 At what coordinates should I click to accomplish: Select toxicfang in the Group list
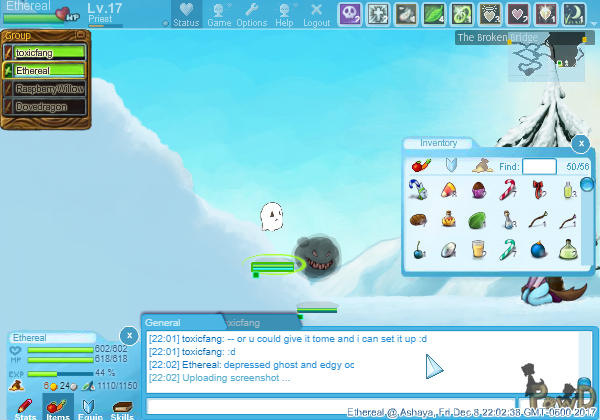click(45, 52)
